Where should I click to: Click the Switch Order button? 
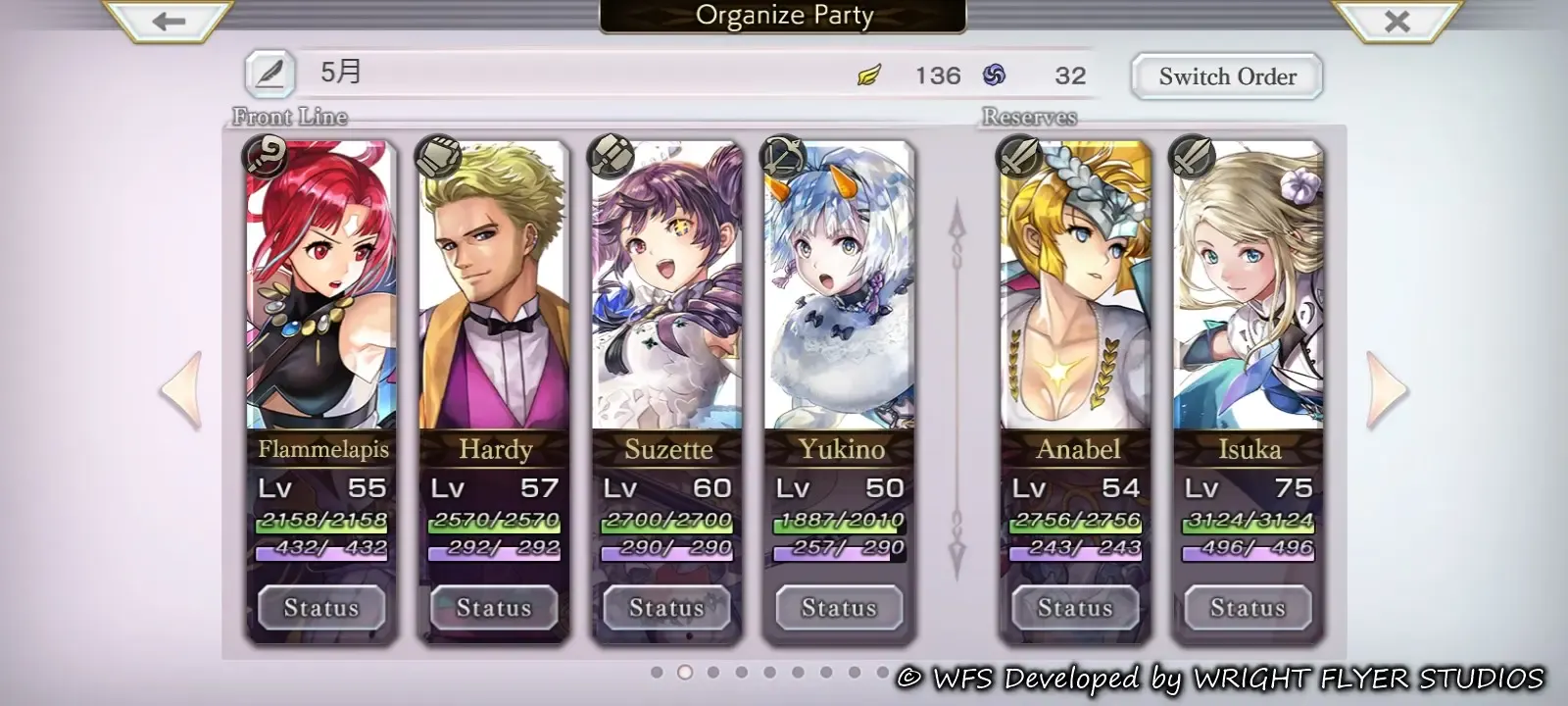coord(1227,76)
